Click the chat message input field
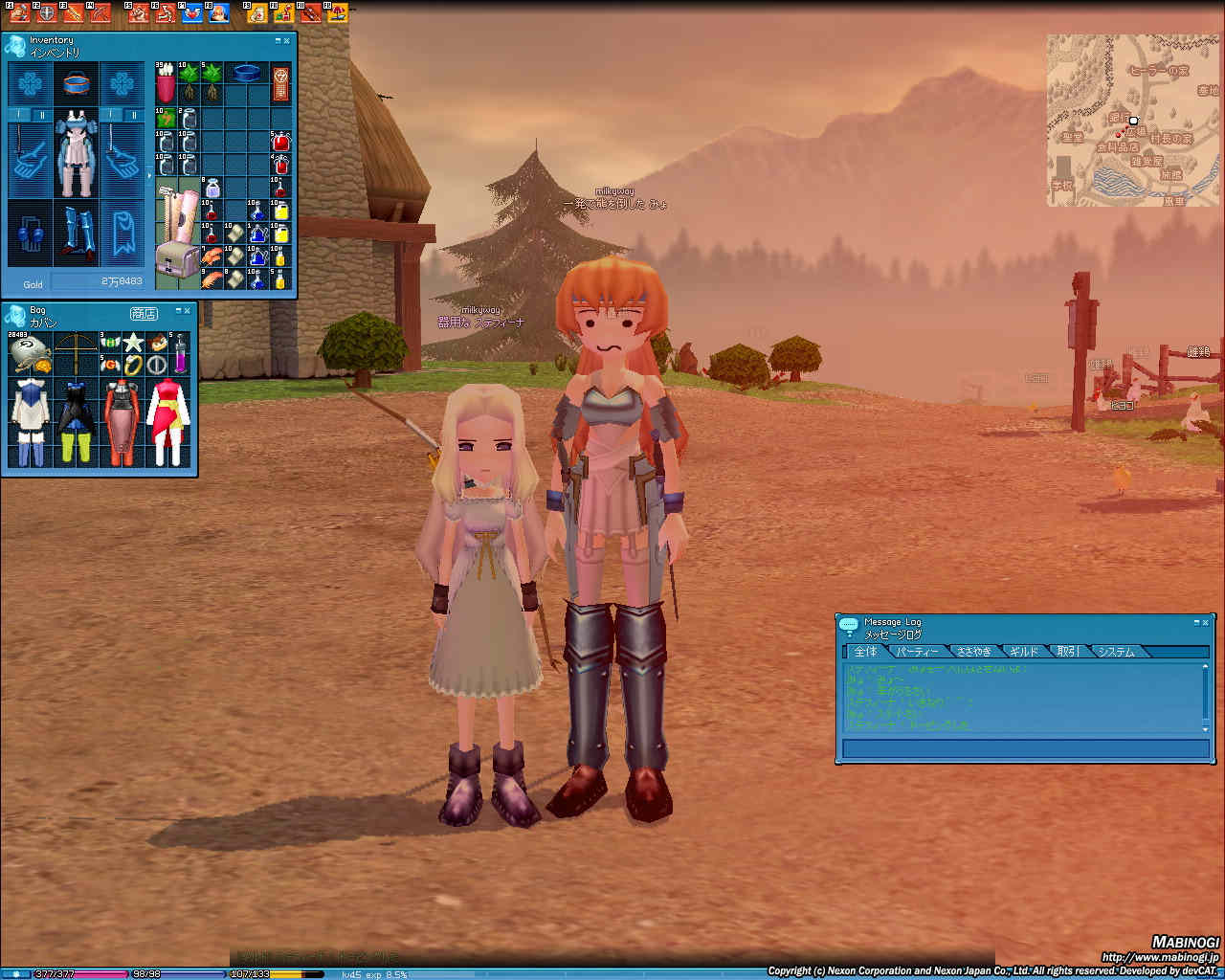Screen dimensions: 1225x980 [1024, 748]
